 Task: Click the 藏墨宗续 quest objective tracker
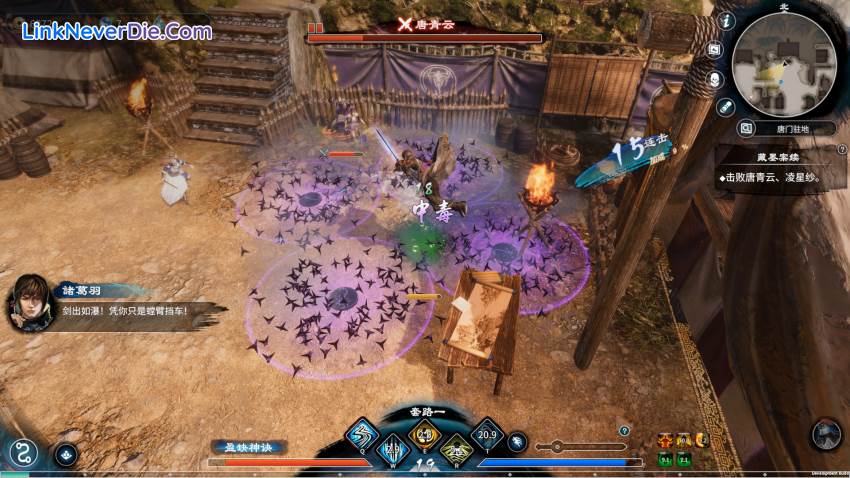click(780, 168)
